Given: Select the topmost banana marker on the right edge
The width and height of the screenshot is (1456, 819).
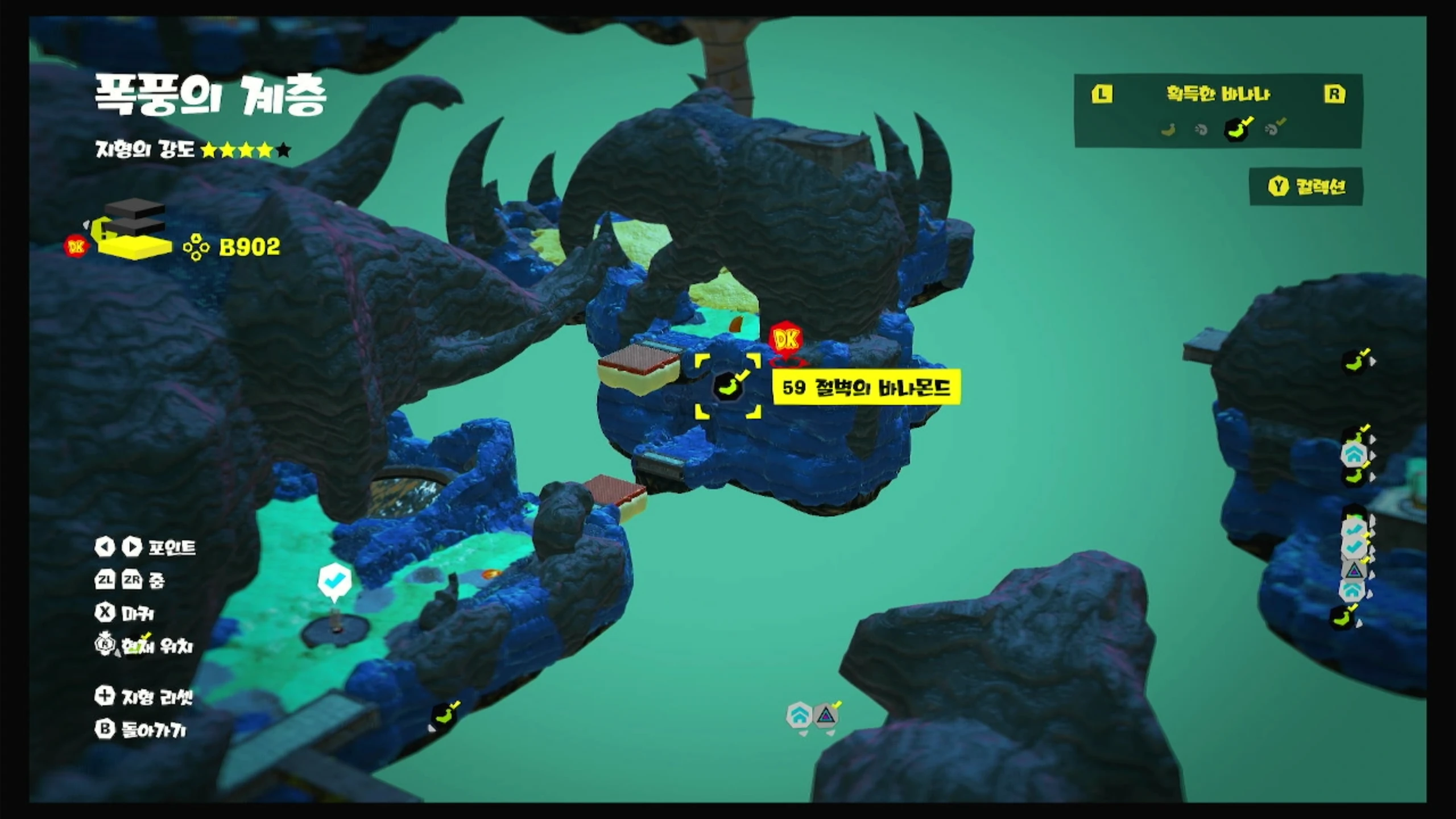Looking at the screenshot, I should [1355, 361].
